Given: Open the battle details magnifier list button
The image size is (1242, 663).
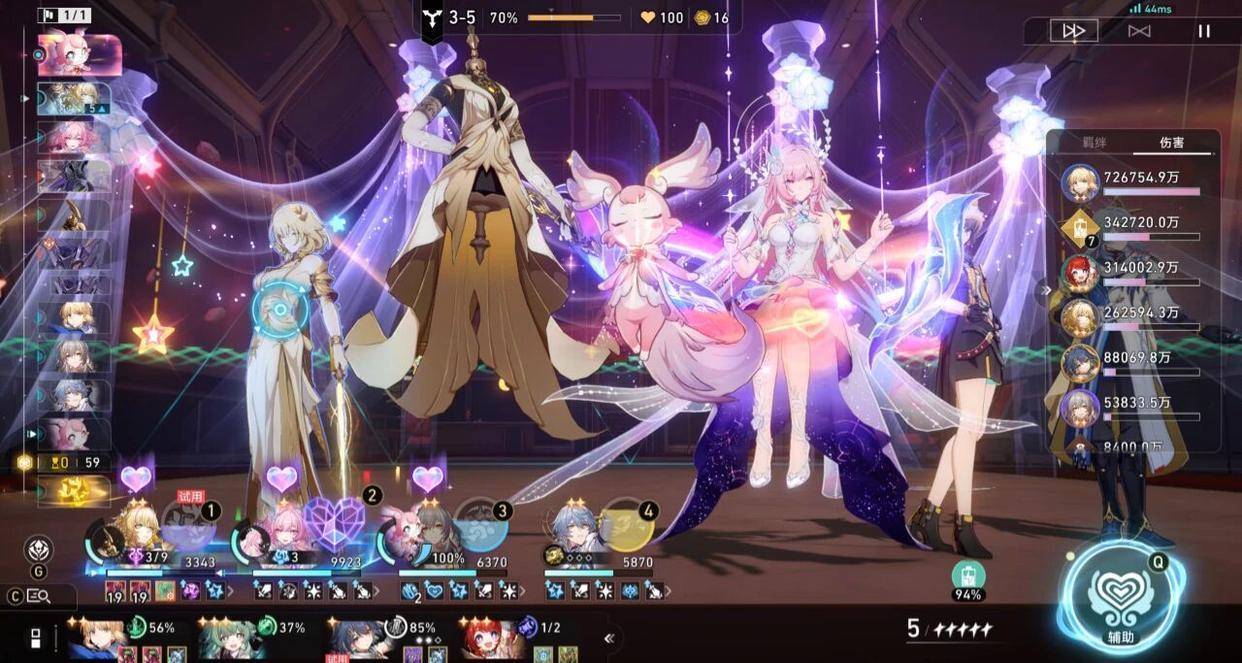Looking at the screenshot, I should click(40, 596).
